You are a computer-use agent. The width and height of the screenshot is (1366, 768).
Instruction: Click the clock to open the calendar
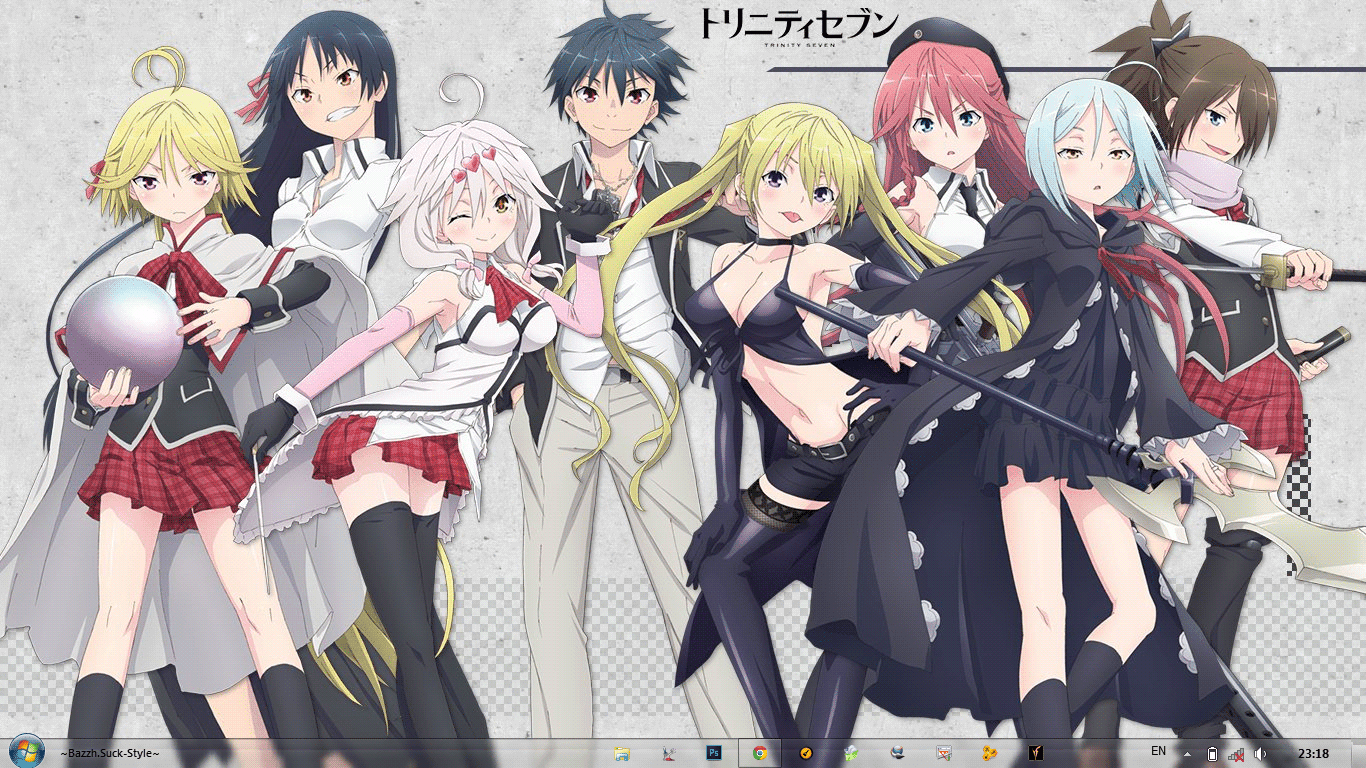pyautogui.click(x=1316, y=753)
